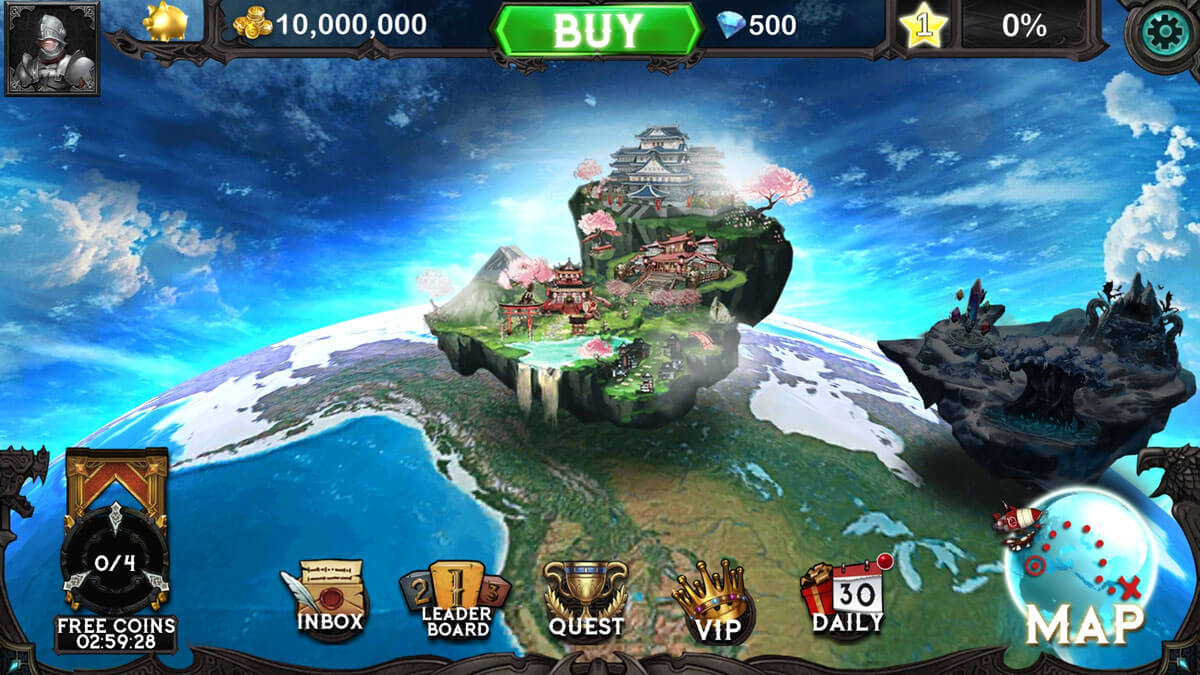Open the knight player profile avatar
The height and width of the screenshot is (675, 1200).
(x=52, y=47)
